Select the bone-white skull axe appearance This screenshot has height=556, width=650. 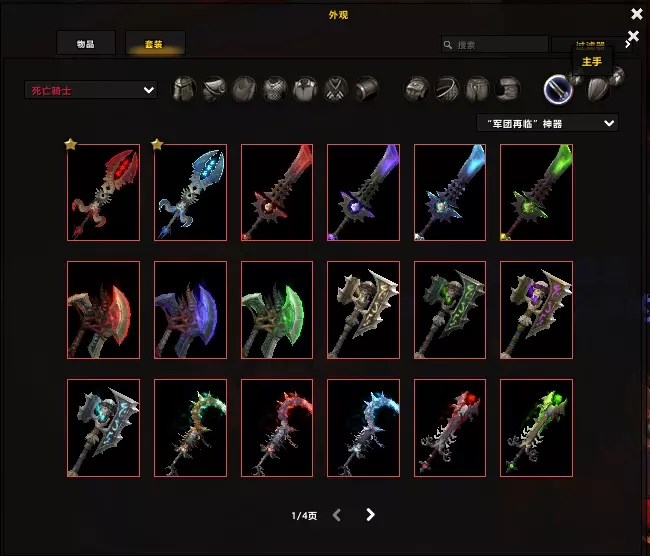(363, 310)
